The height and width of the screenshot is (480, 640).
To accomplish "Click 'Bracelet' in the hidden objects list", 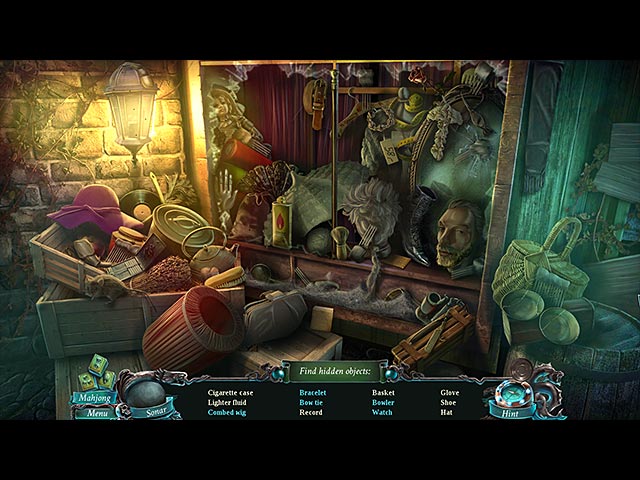I will [x=313, y=393].
